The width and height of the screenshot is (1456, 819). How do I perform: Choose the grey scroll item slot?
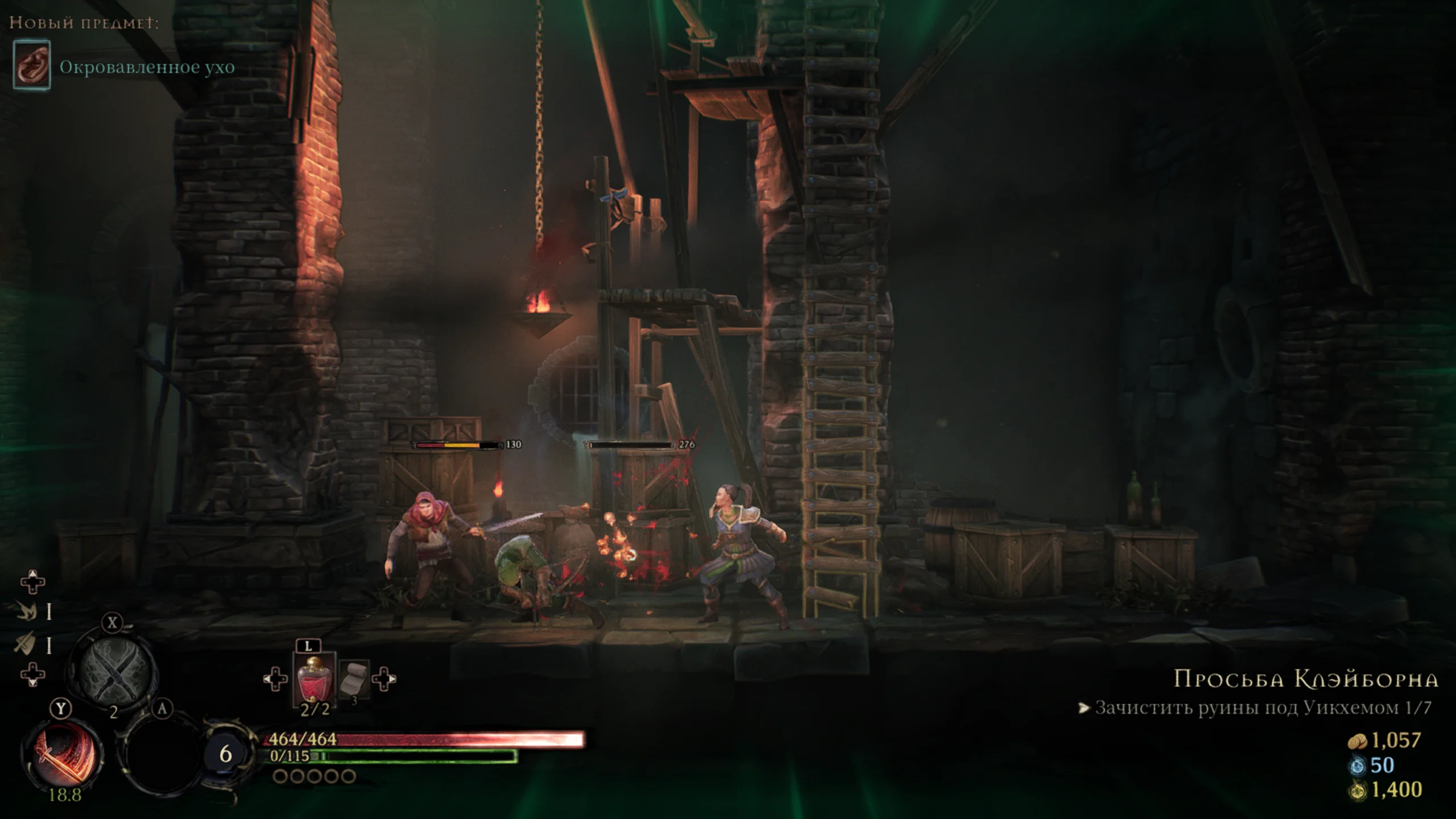[x=354, y=679]
